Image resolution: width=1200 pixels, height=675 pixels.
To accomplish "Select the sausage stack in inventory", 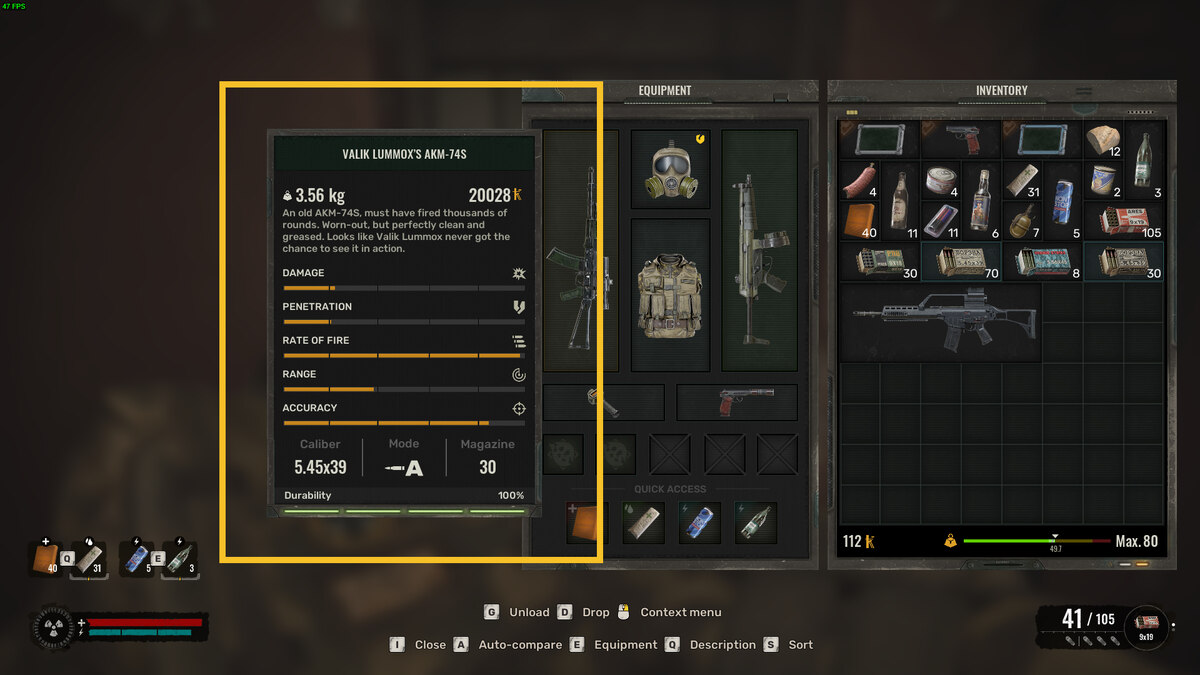I will [x=859, y=181].
